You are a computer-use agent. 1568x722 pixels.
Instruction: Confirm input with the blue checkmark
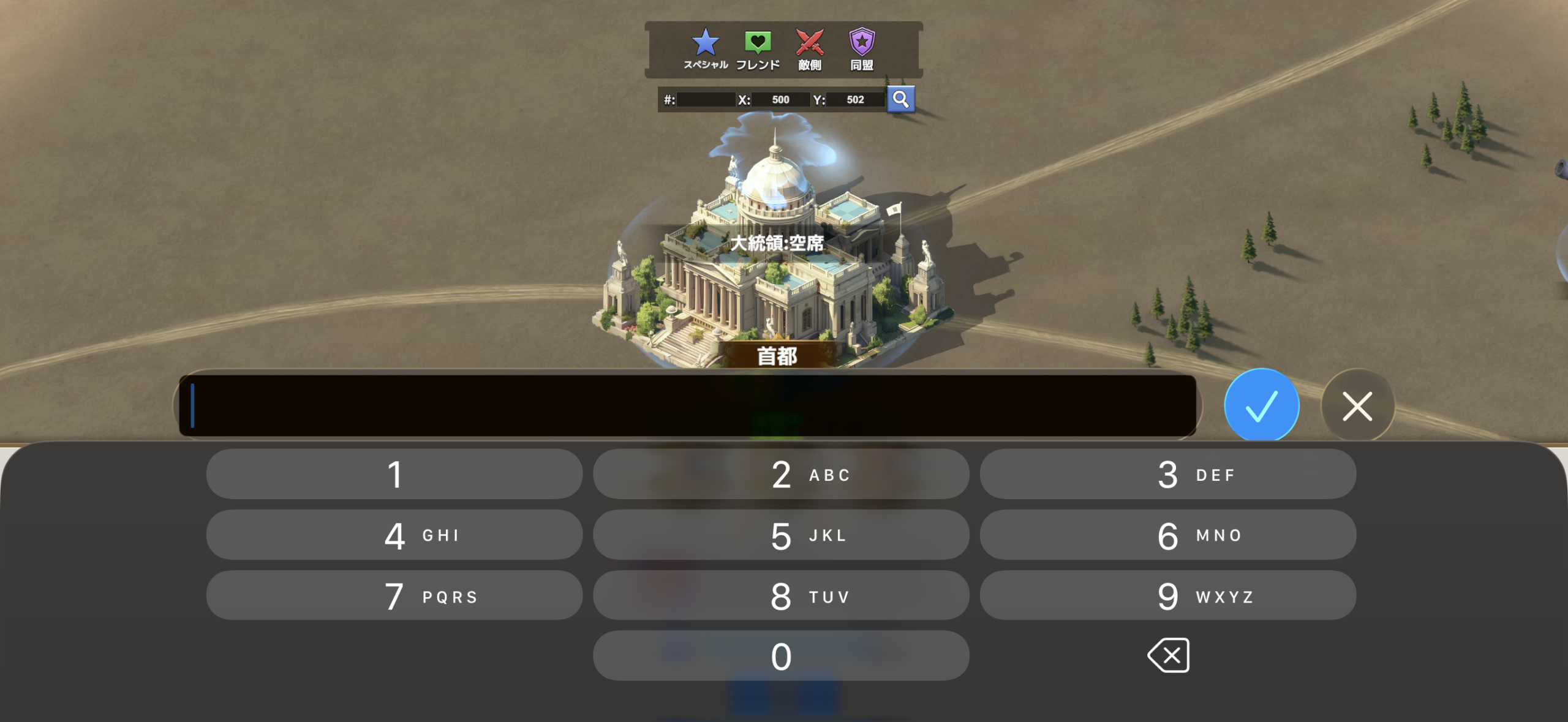[x=1261, y=405]
